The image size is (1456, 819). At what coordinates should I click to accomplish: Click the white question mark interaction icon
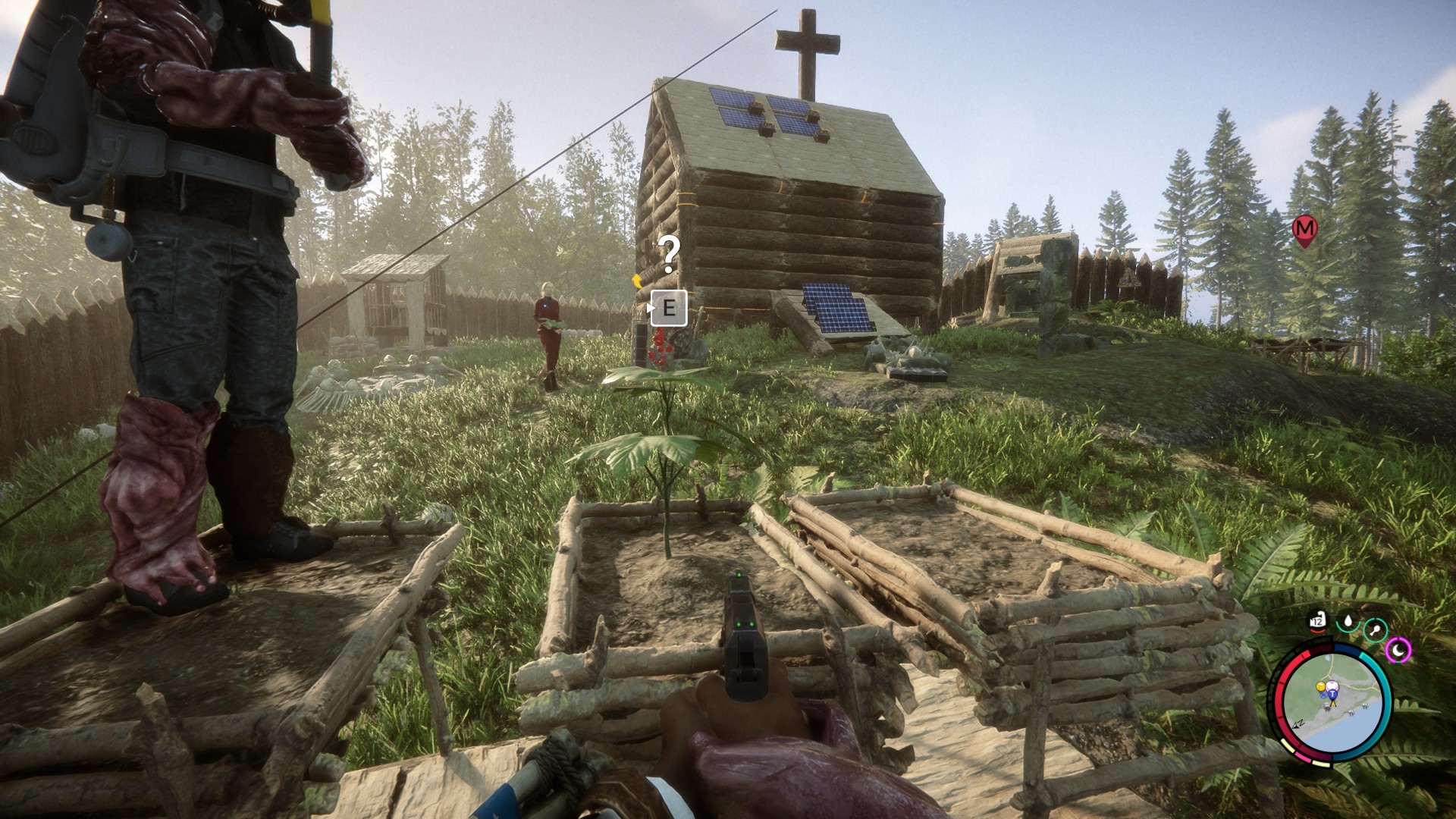[x=668, y=254]
